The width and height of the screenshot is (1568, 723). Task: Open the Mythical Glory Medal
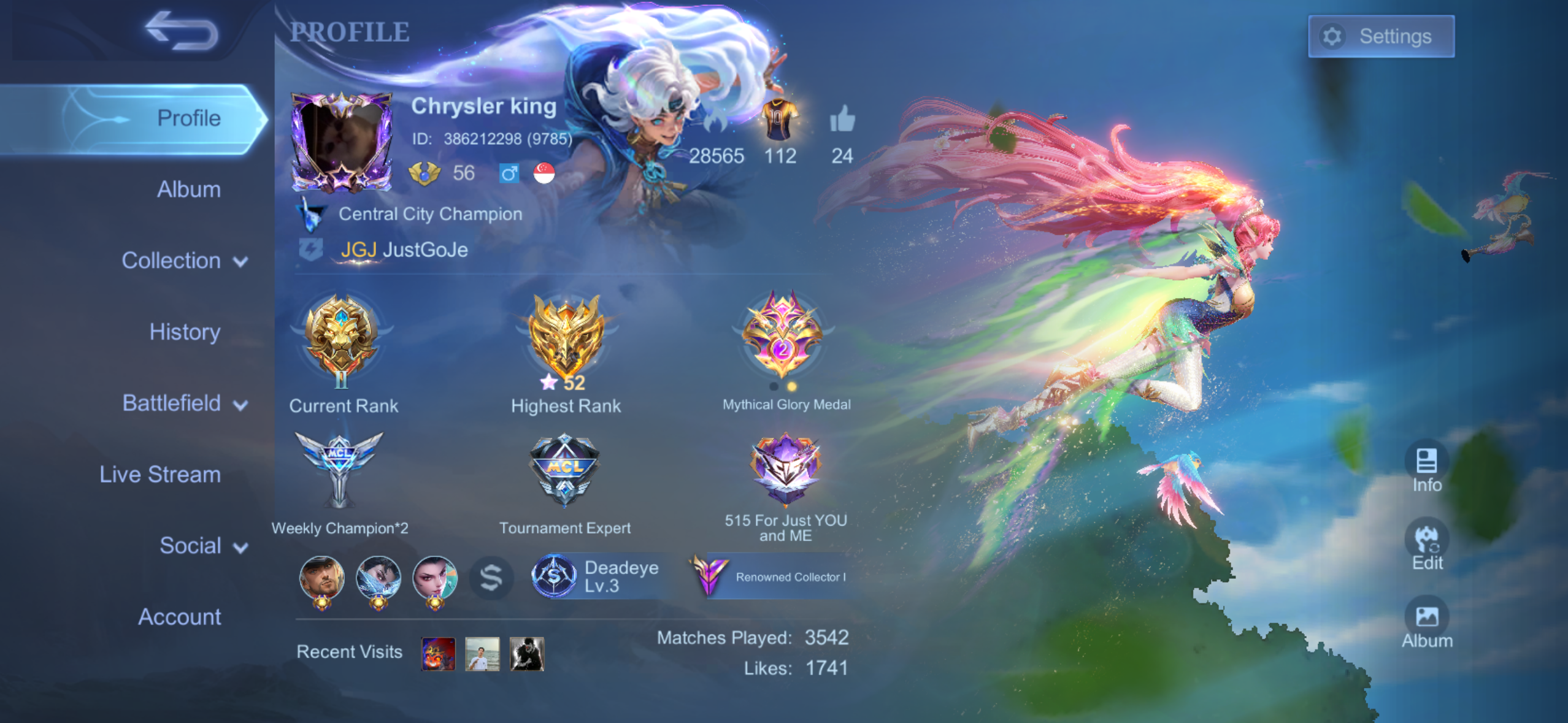[782, 336]
